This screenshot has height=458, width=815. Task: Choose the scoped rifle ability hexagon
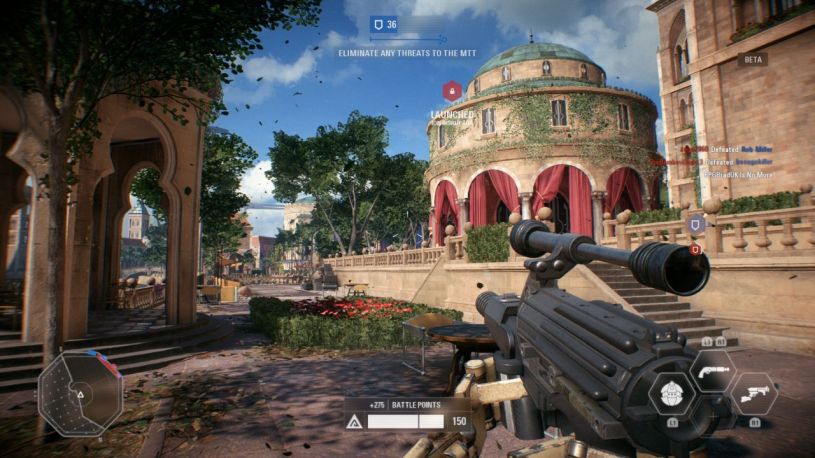(x=754, y=393)
